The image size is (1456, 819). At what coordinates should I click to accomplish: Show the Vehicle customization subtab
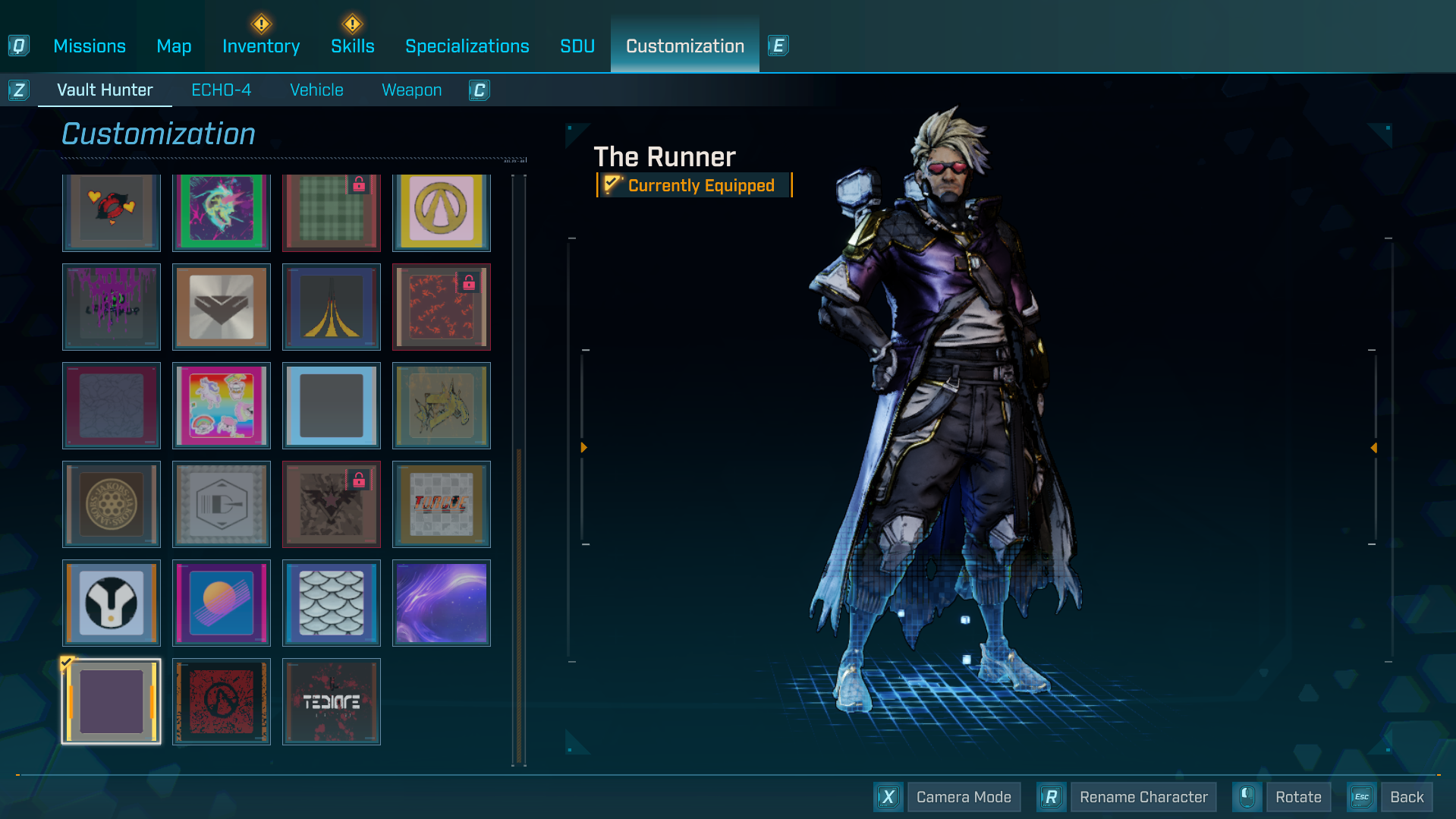(x=316, y=90)
